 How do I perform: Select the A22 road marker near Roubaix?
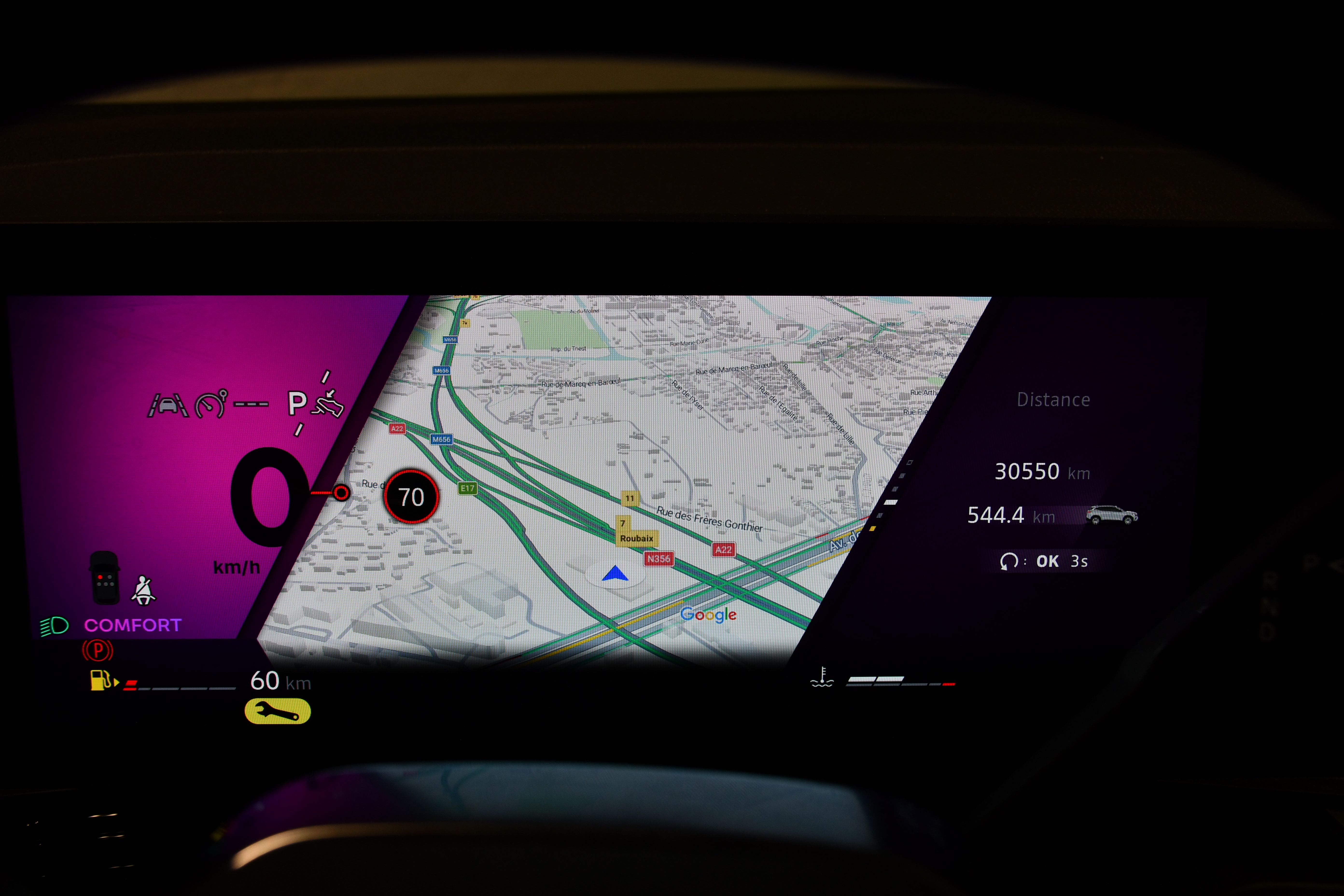[723, 550]
